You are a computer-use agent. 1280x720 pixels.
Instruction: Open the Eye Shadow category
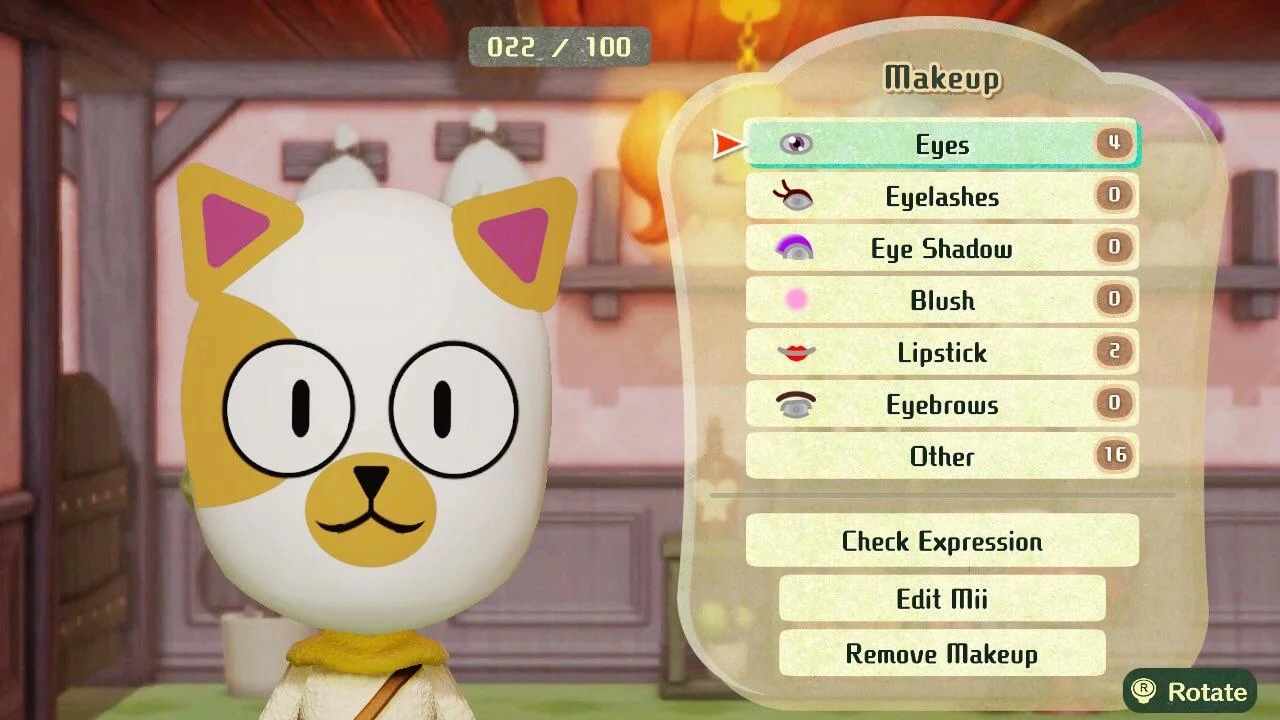(x=940, y=249)
